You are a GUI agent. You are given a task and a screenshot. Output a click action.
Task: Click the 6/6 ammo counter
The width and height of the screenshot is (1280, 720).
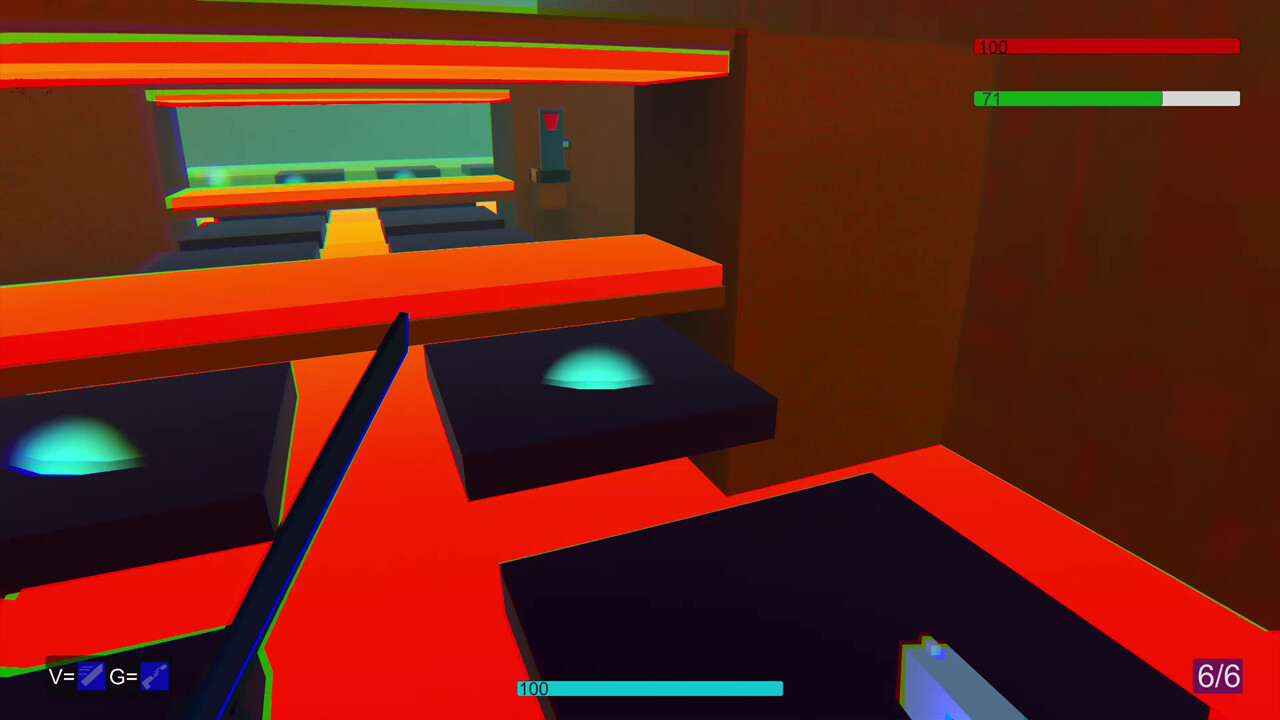(x=1218, y=677)
